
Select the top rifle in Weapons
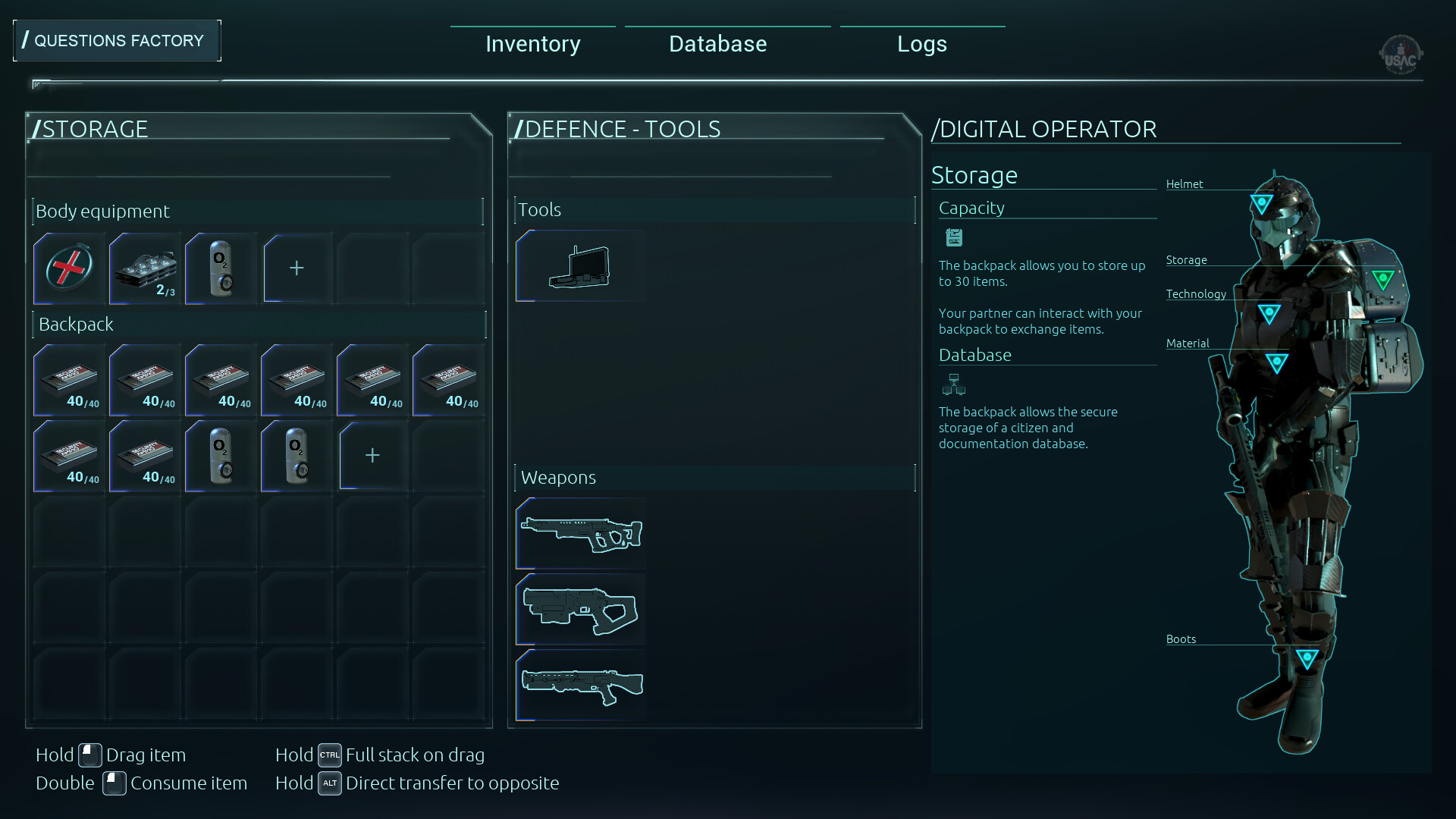(580, 533)
